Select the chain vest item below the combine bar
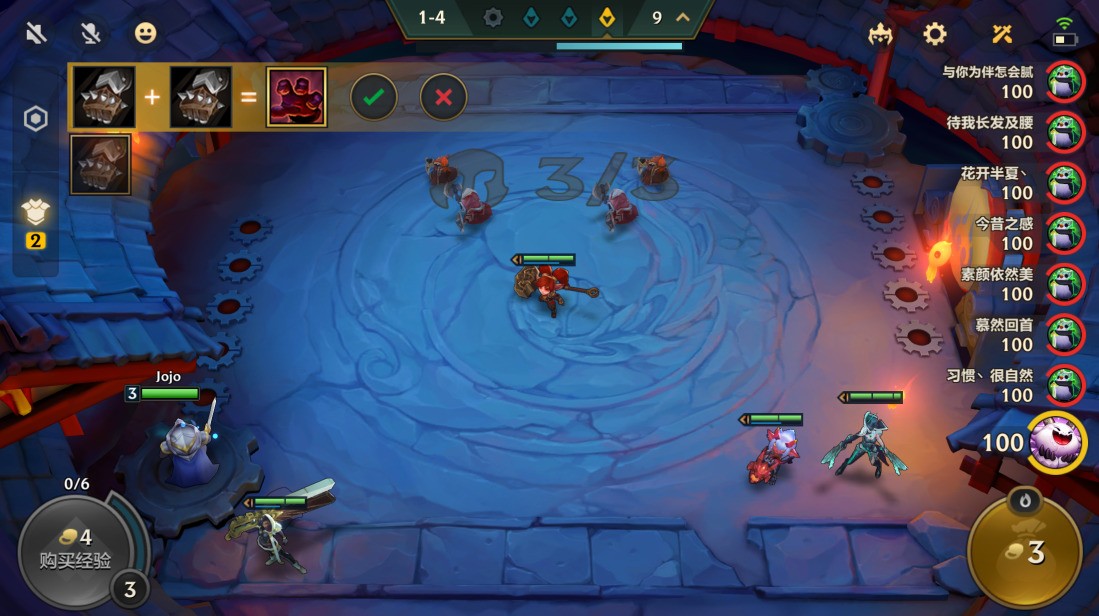Image resolution: width=1099 pixels, height=616 pixels. (x=100, y=165)
